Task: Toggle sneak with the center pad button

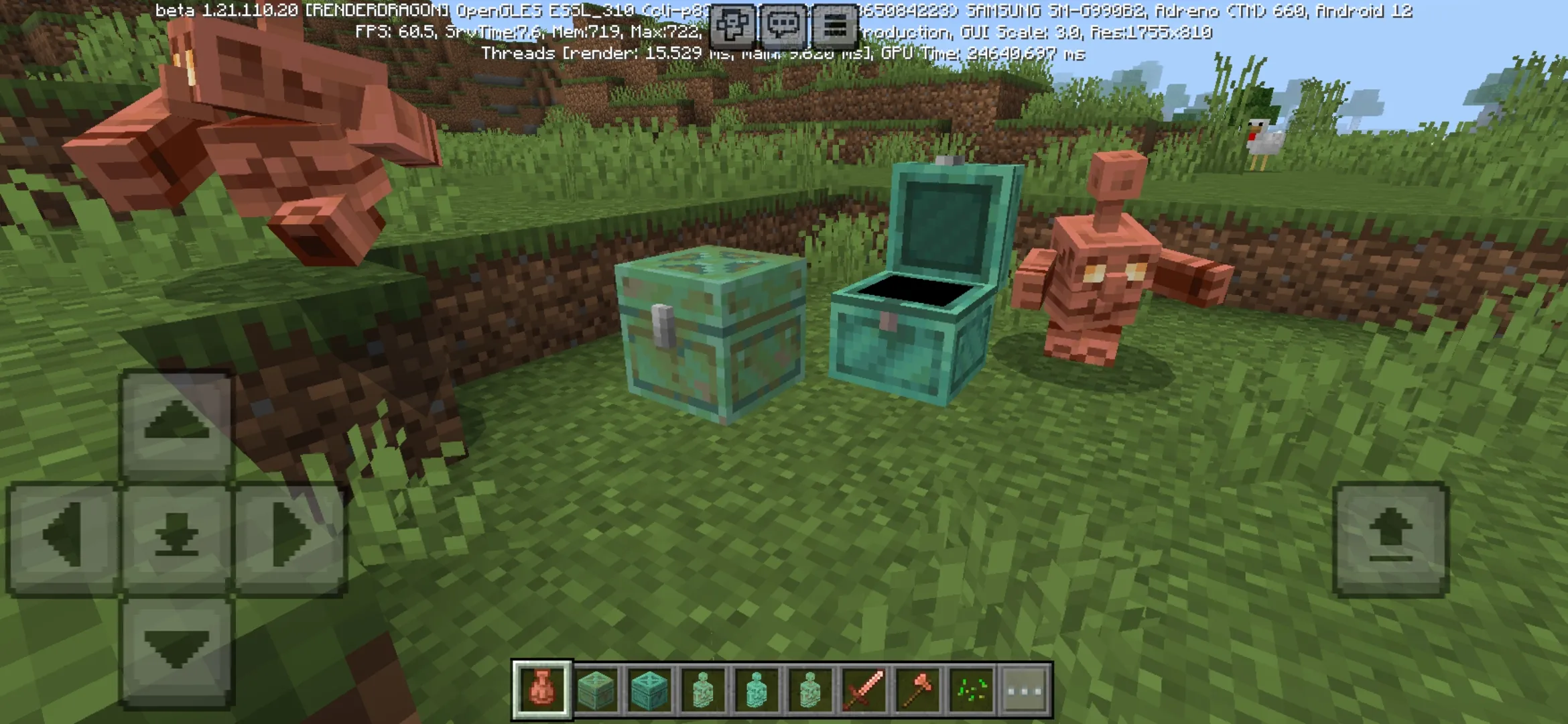Action: (x=177, y=537)
